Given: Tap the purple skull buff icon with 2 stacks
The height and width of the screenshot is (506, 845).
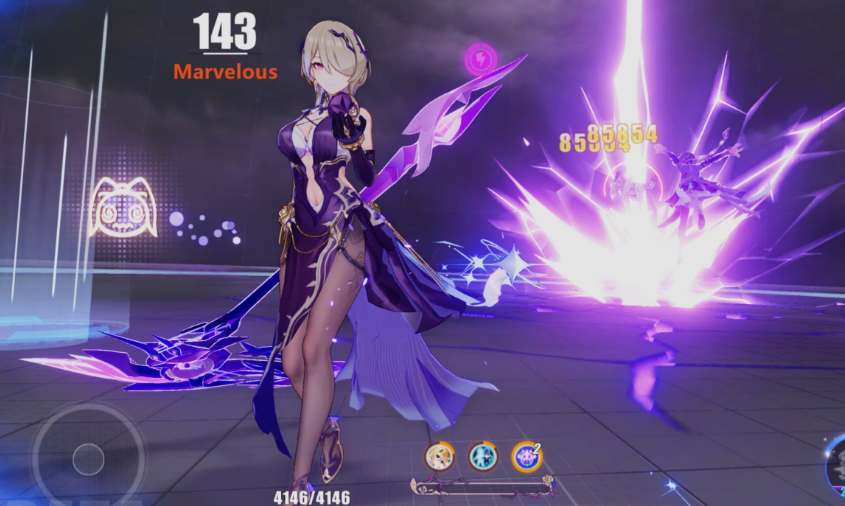Looking at the screenshot, I should (x=527, y=457).
